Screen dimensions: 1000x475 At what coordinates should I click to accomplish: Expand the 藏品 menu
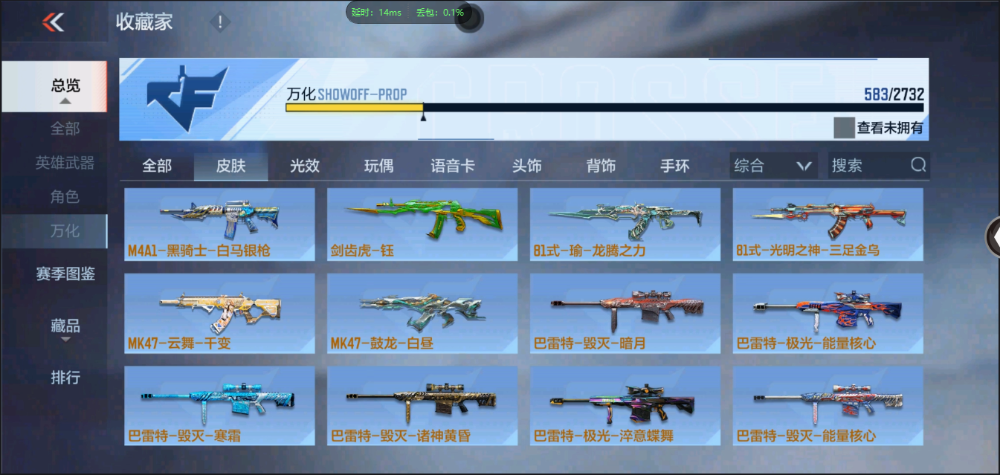point(65,326)
